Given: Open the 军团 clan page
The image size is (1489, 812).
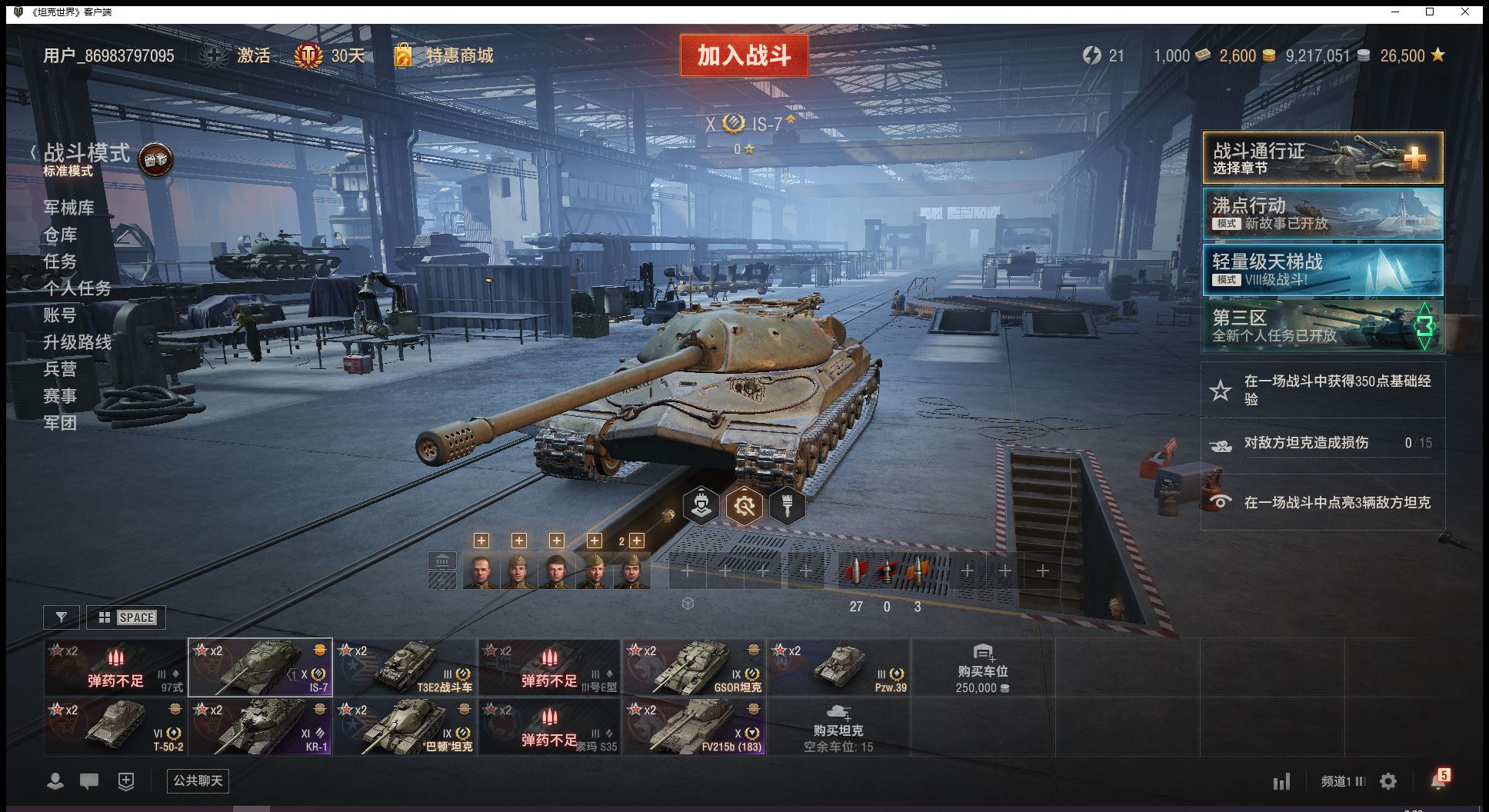Looking at the screenshot, I should pyautogui.click(x=60, y=423).
